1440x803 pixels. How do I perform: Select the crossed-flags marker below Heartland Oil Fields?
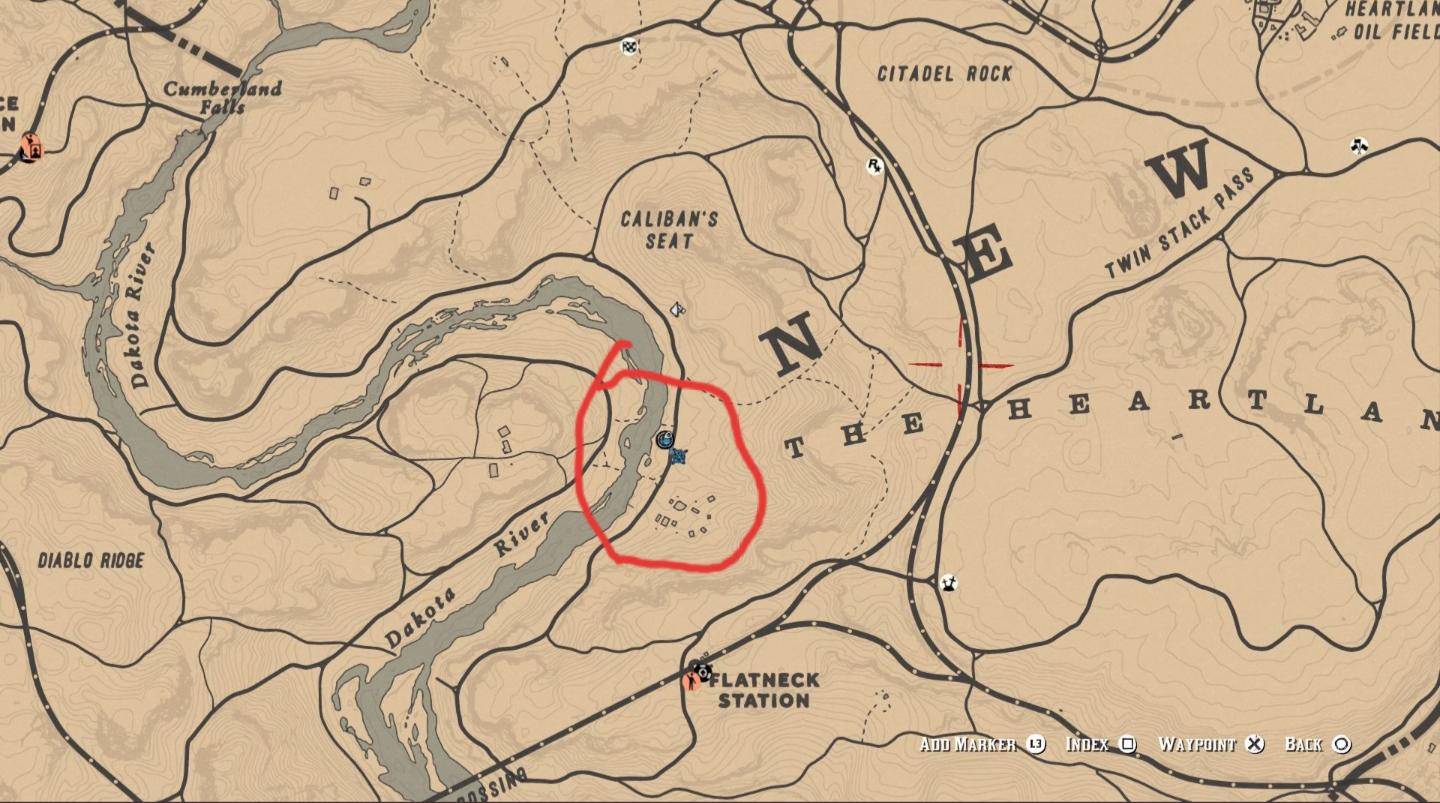pos(1358,145)
